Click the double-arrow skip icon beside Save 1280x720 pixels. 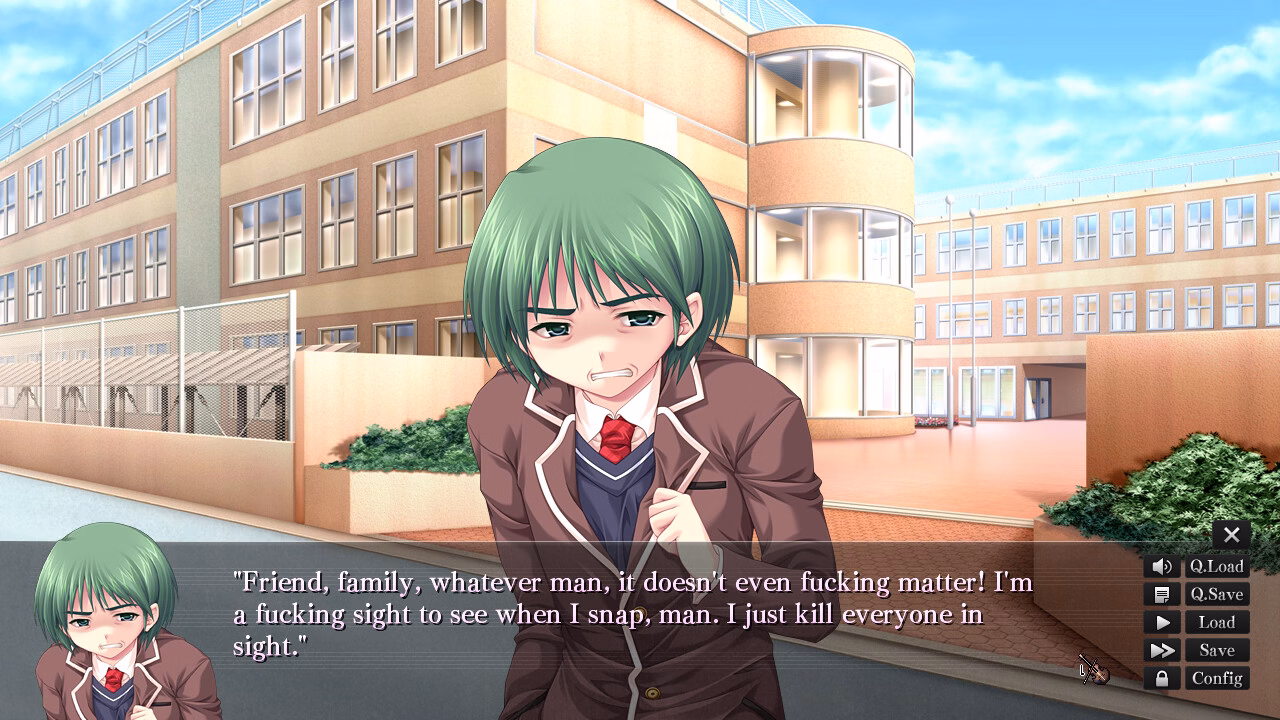pyautogui.click(x=1163, y=650)
